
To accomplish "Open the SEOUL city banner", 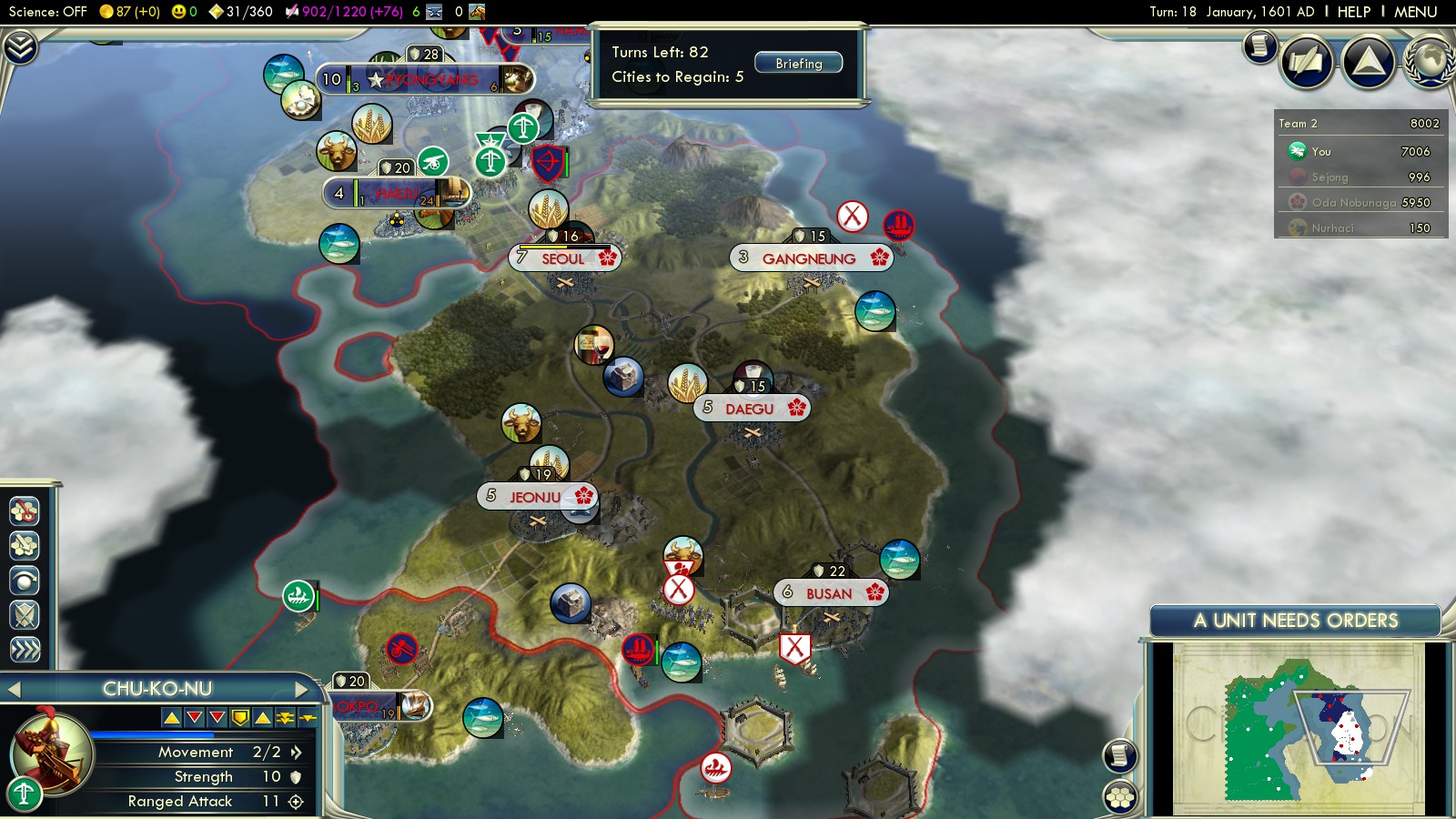I will pyautogui.click(x=564, y=258).
